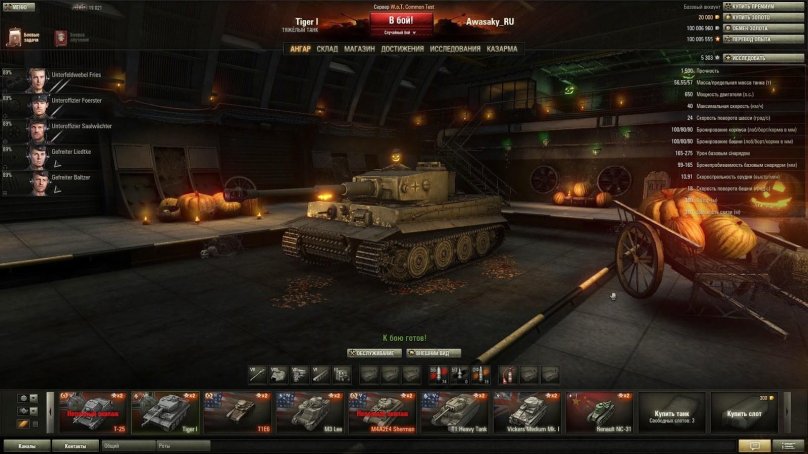Open the Контакты contacts button

[x=74, y=446]
